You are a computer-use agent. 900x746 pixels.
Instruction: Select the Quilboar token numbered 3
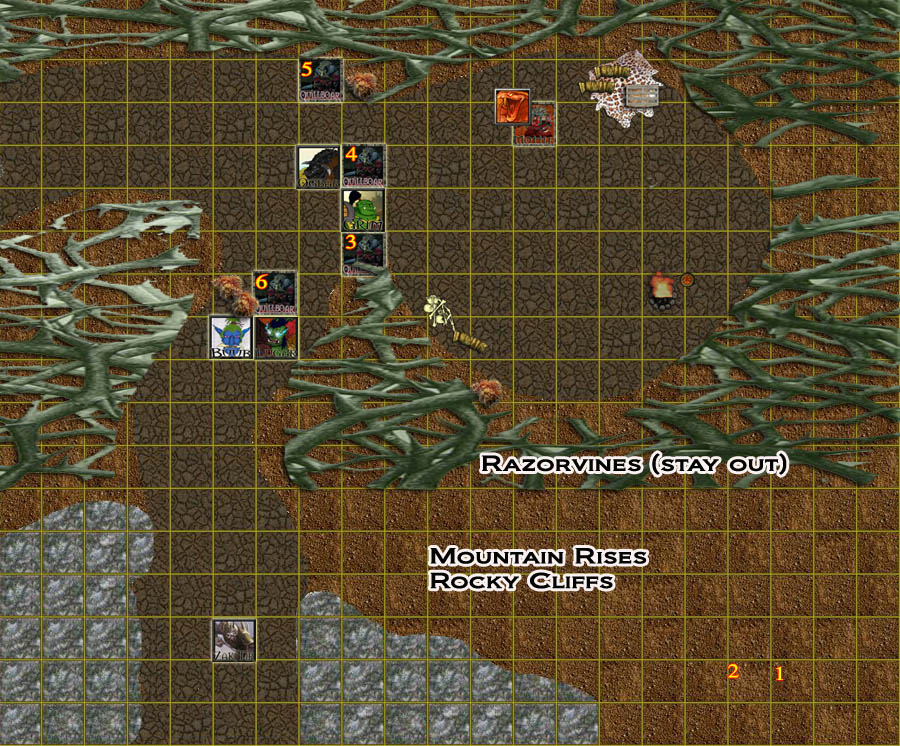[x=364, y=254]
